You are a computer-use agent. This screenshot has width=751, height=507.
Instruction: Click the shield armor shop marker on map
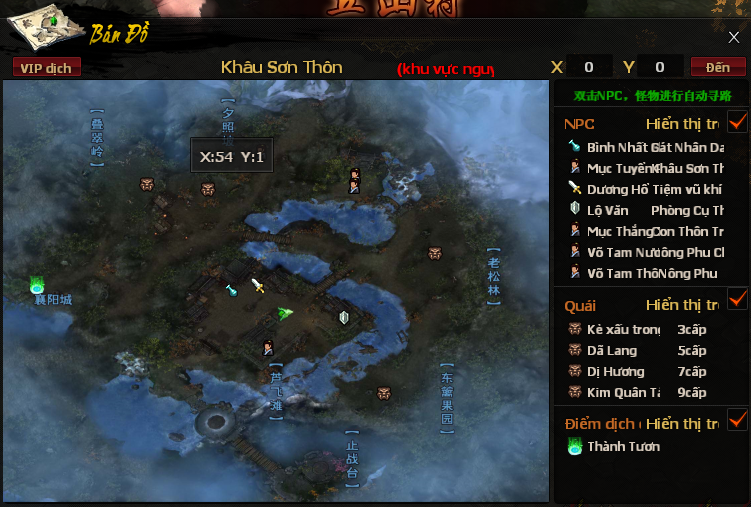point(343,318)
